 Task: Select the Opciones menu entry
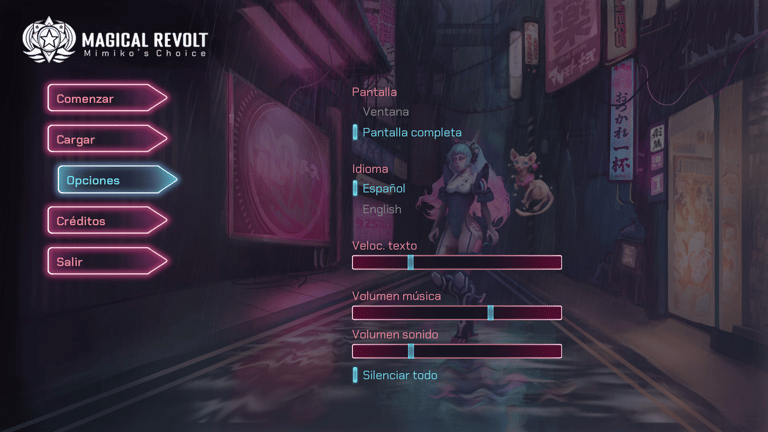(x=114, y=180)
